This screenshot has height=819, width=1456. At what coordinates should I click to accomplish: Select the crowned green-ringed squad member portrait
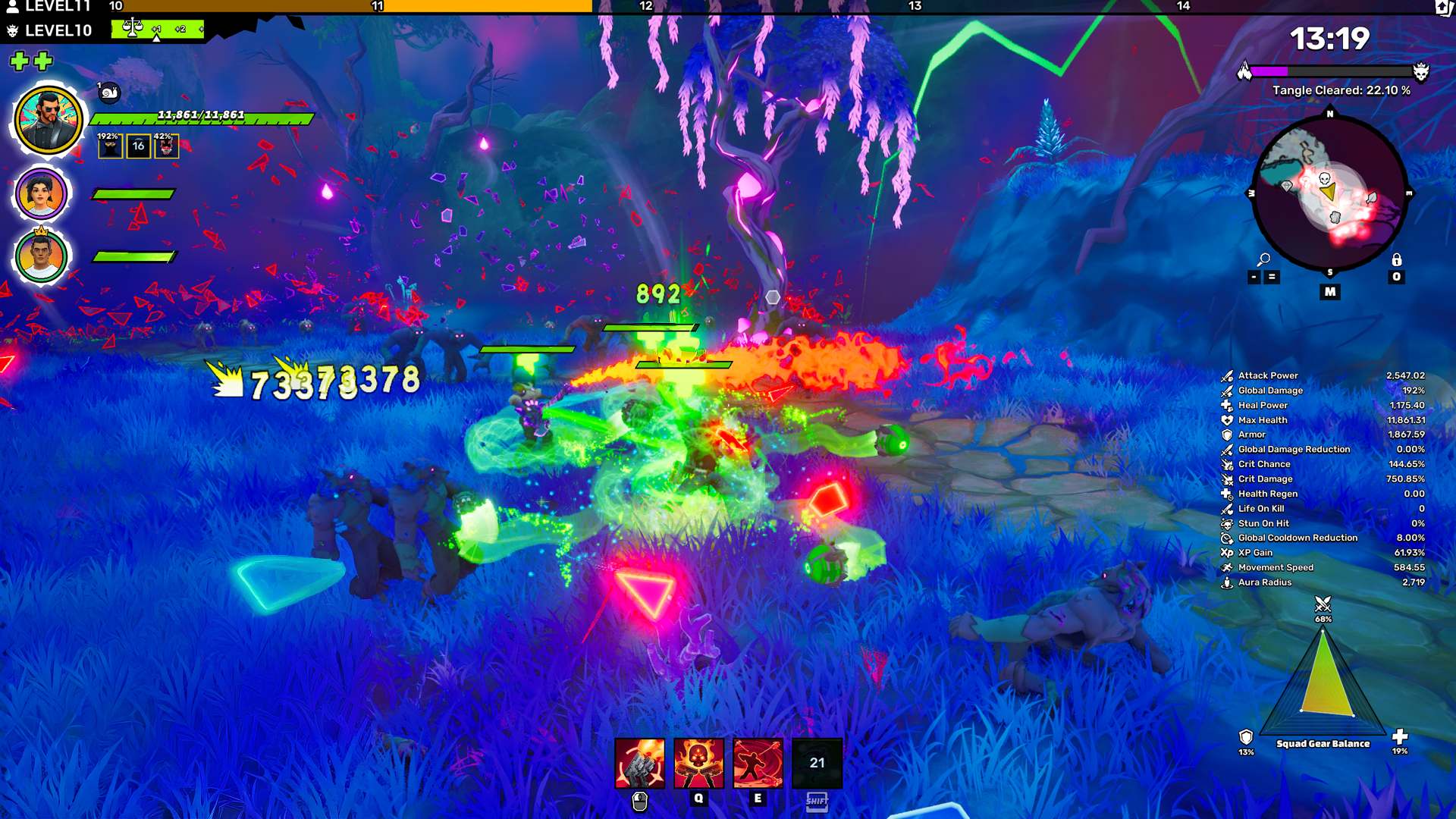coord(42,256)
